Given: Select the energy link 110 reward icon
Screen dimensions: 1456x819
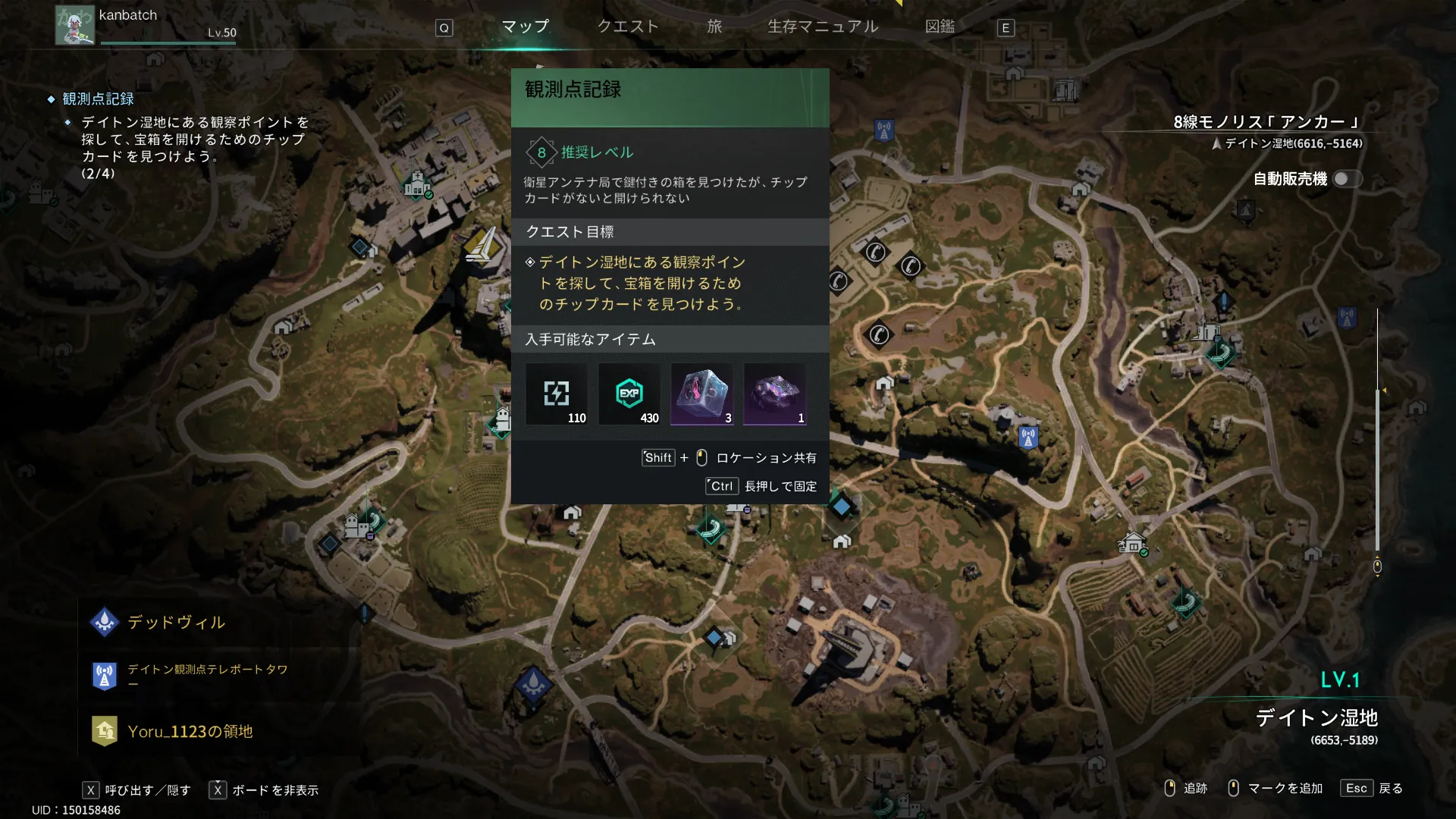Looking at the screenshot, I should (557, 394).
